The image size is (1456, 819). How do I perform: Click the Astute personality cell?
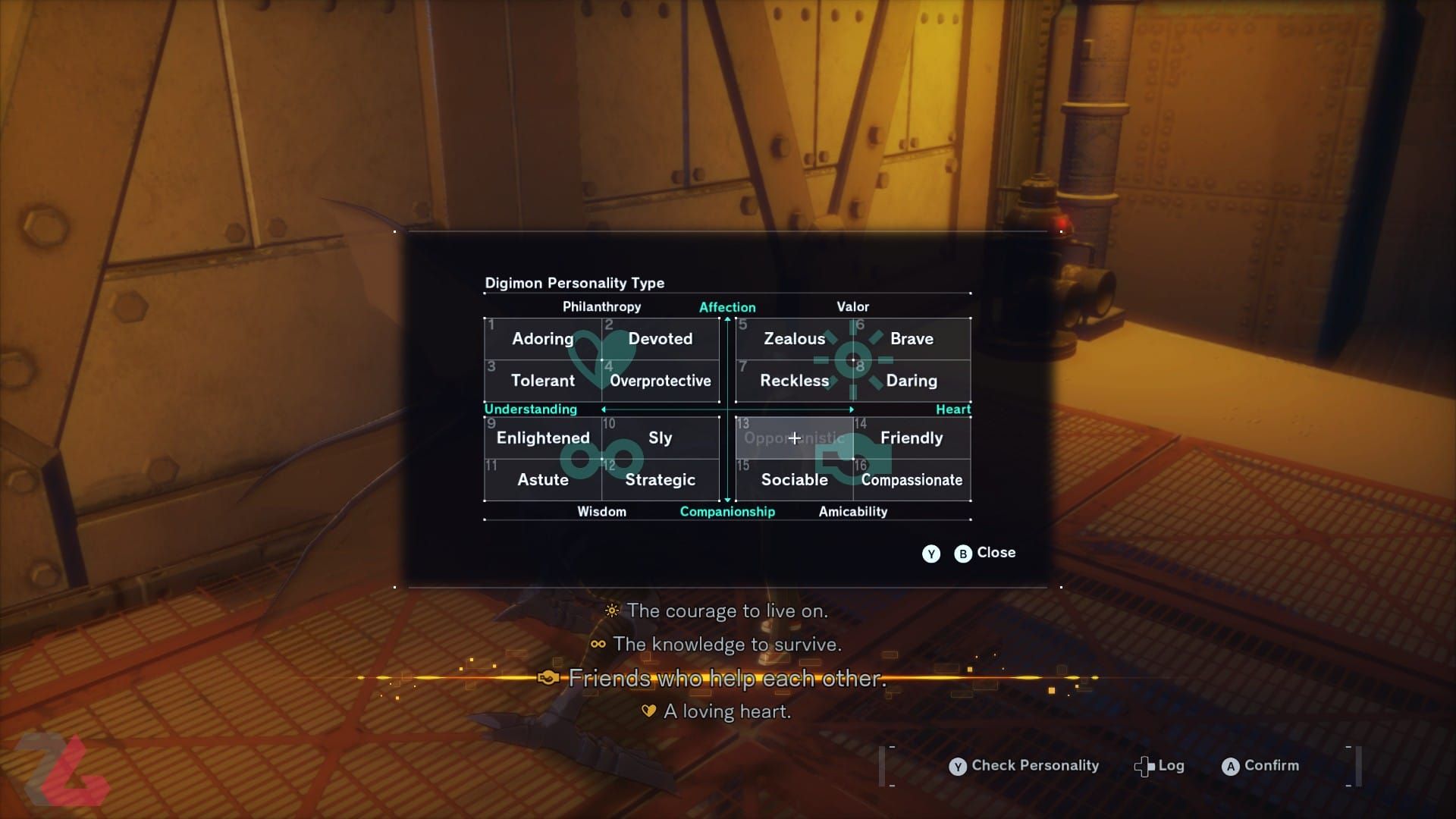pyautogui.click(x=543, y=479)
